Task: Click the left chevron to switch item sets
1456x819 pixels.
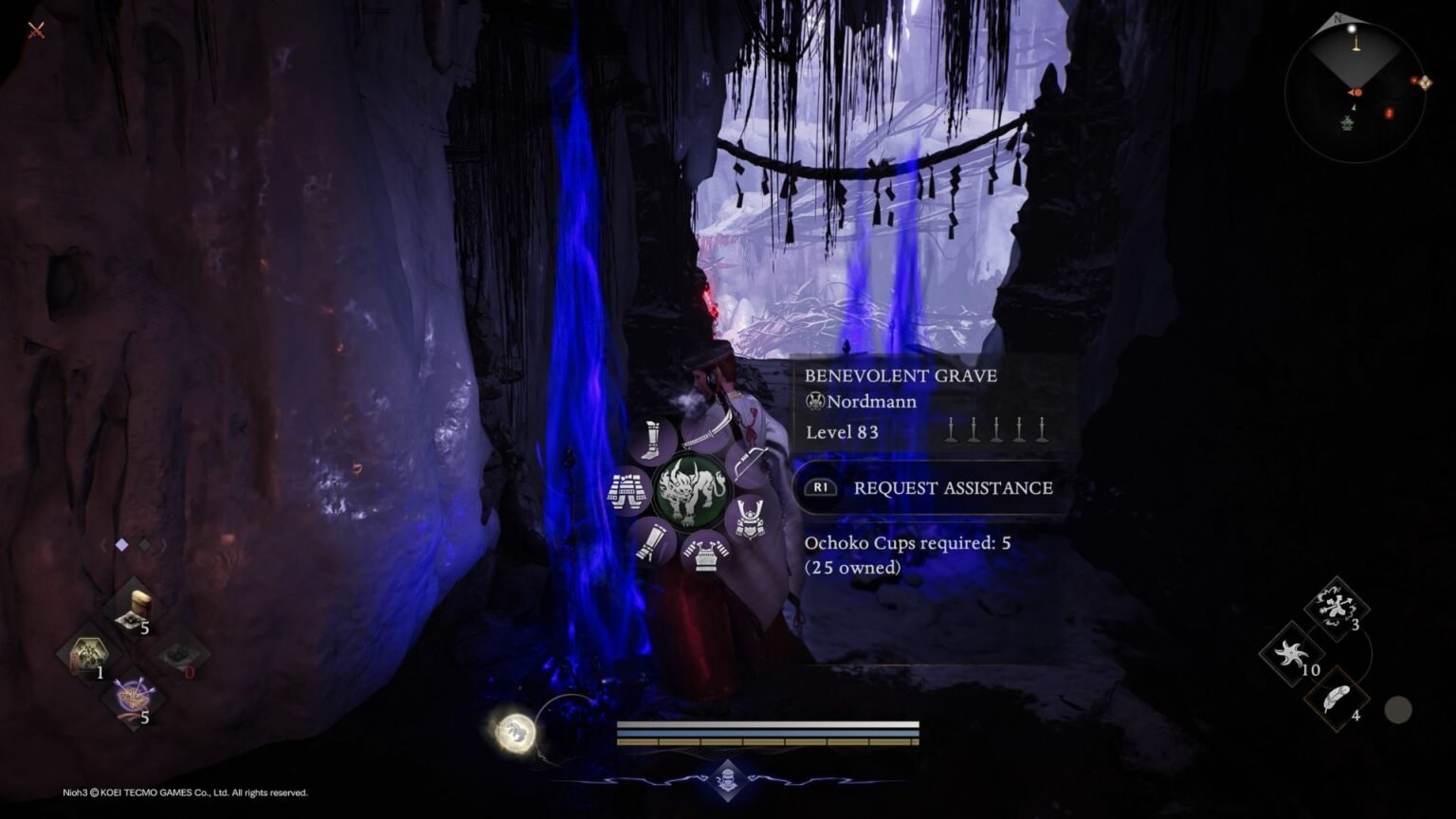Action: [x=103, y=545]
